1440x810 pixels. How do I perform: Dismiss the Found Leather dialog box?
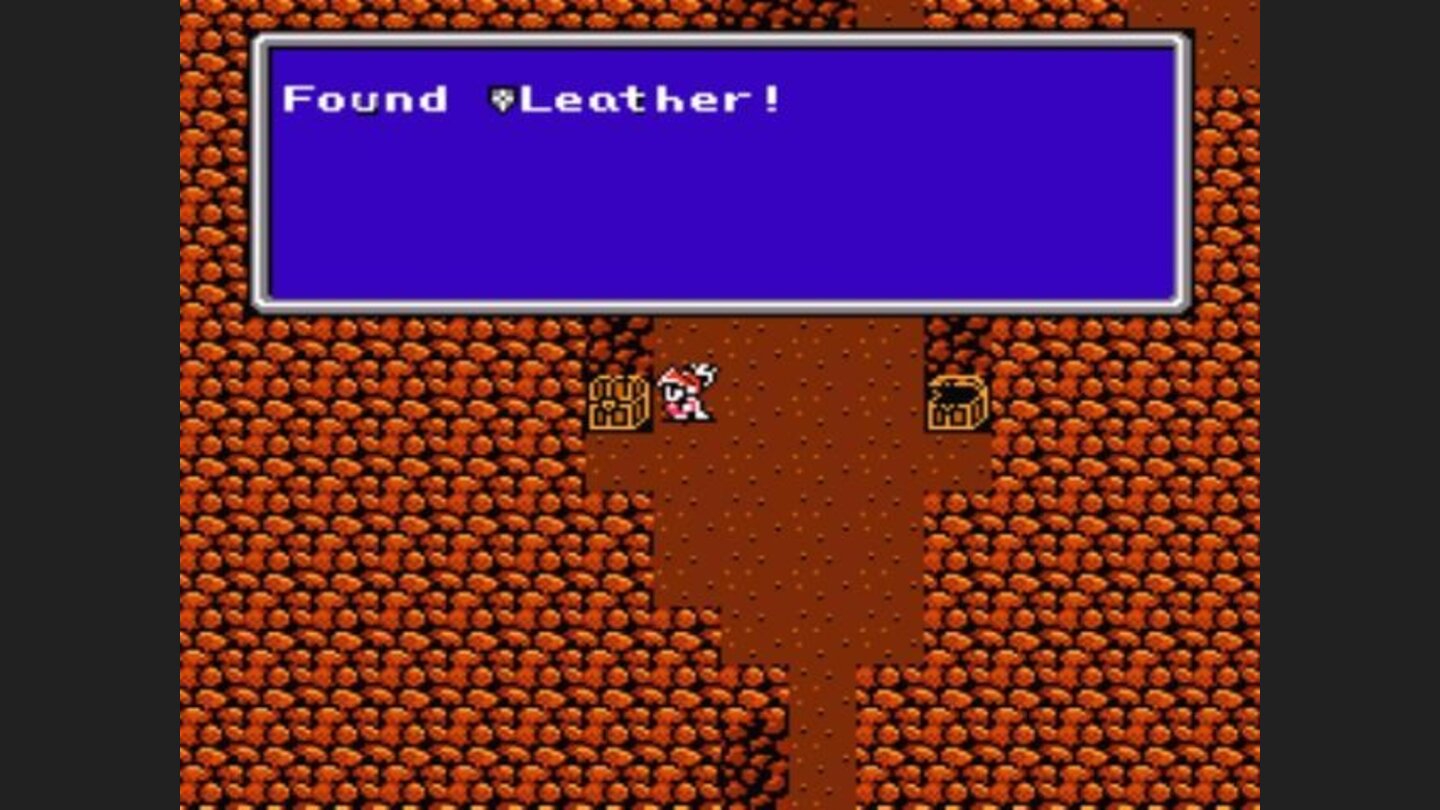[x=720, y=170]
